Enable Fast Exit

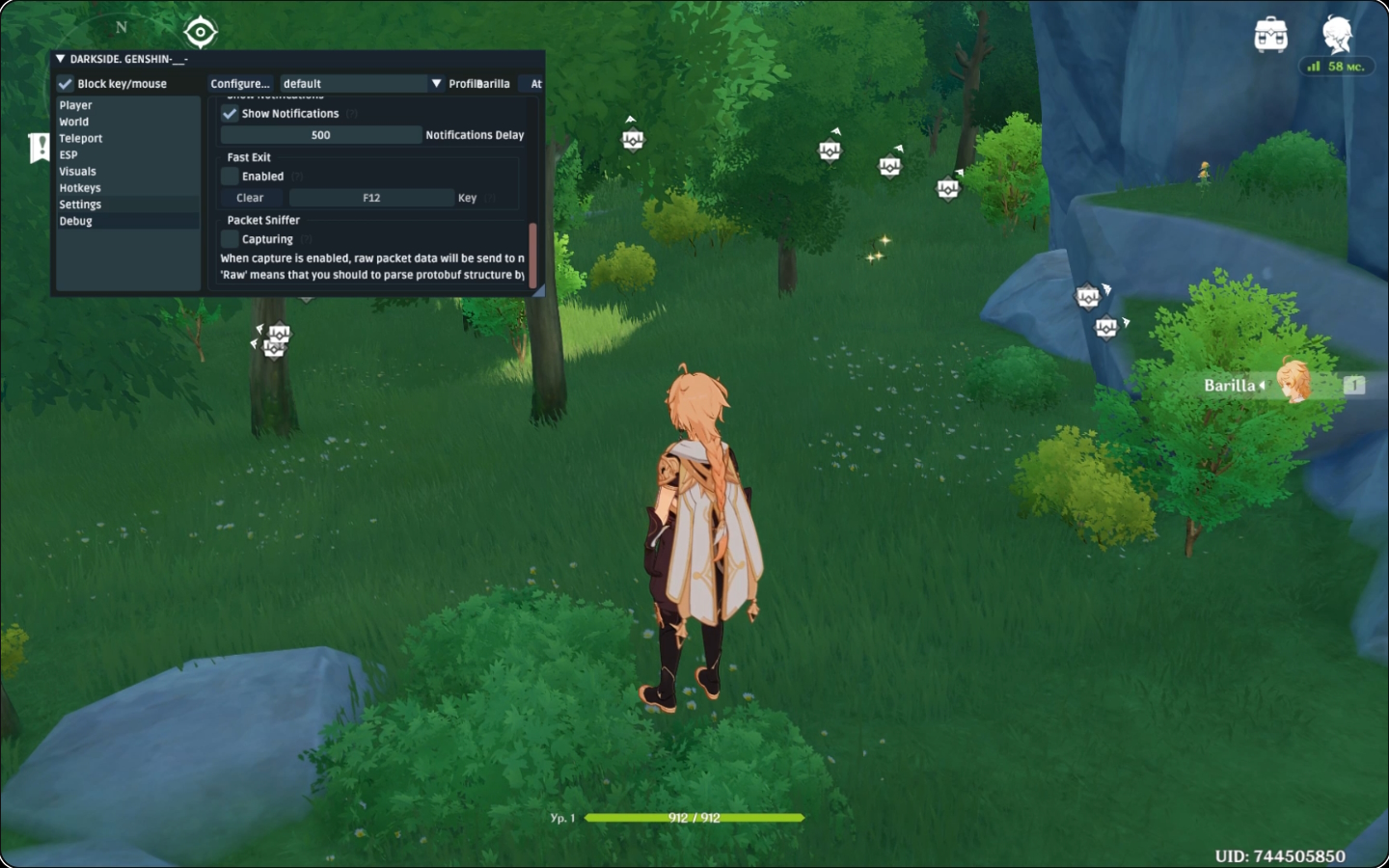(x=230, y=176)
